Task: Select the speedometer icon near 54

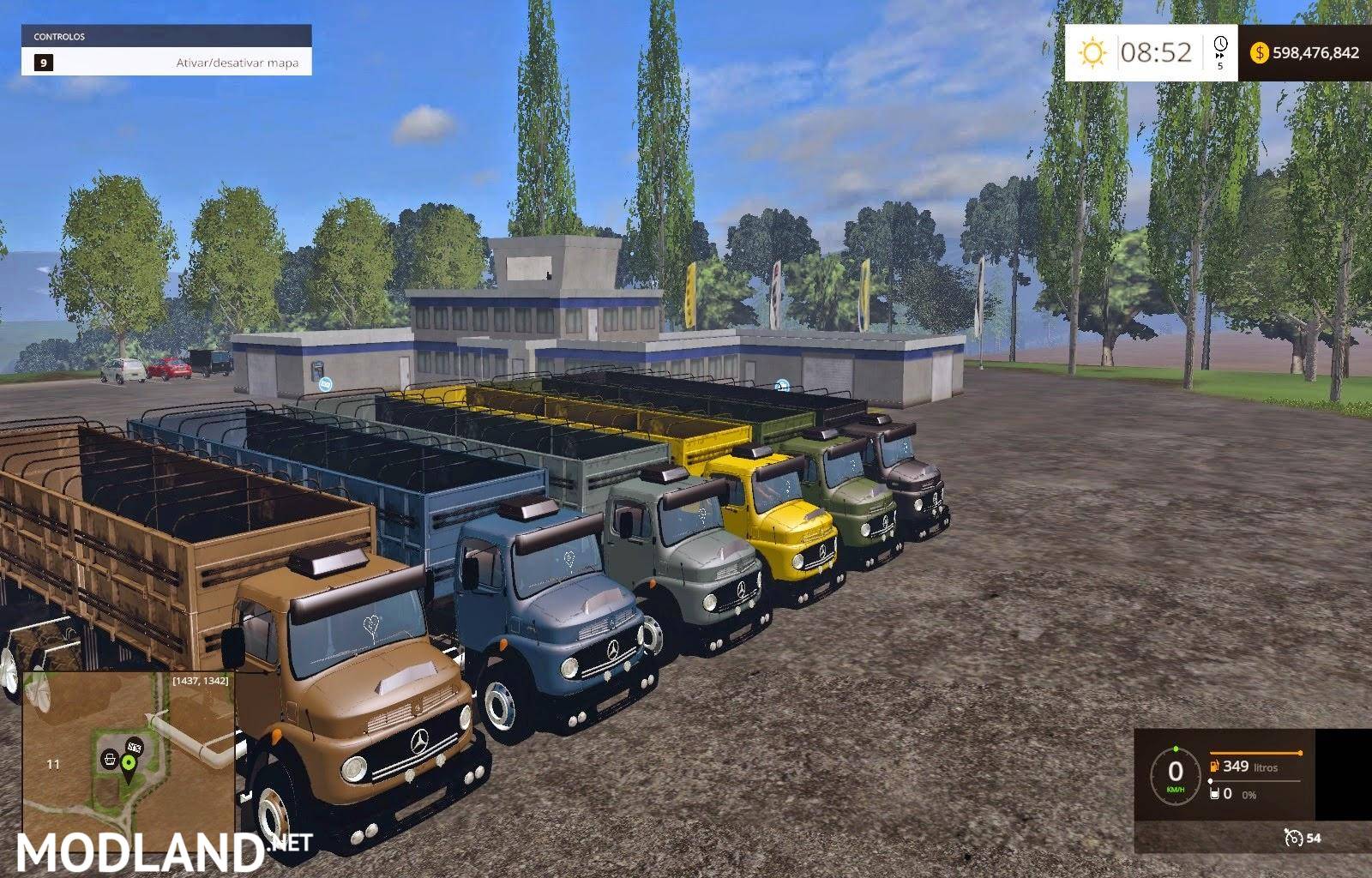Action: tap(1295, 839)
